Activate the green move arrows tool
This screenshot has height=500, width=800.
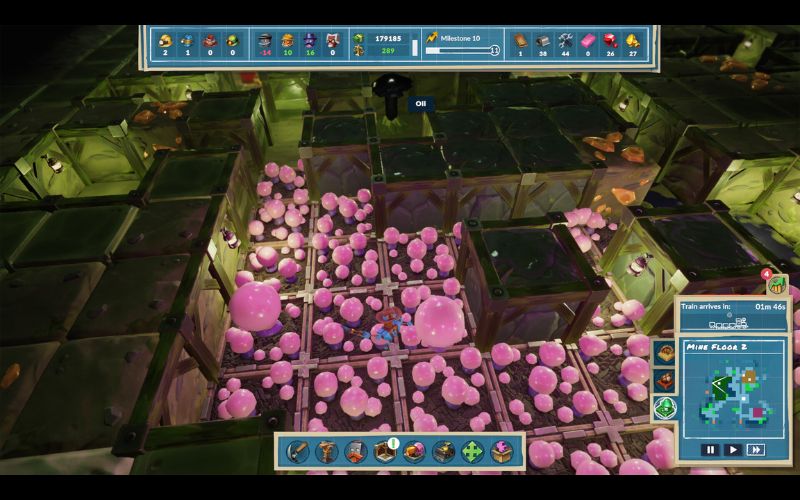tap(472, 452)
